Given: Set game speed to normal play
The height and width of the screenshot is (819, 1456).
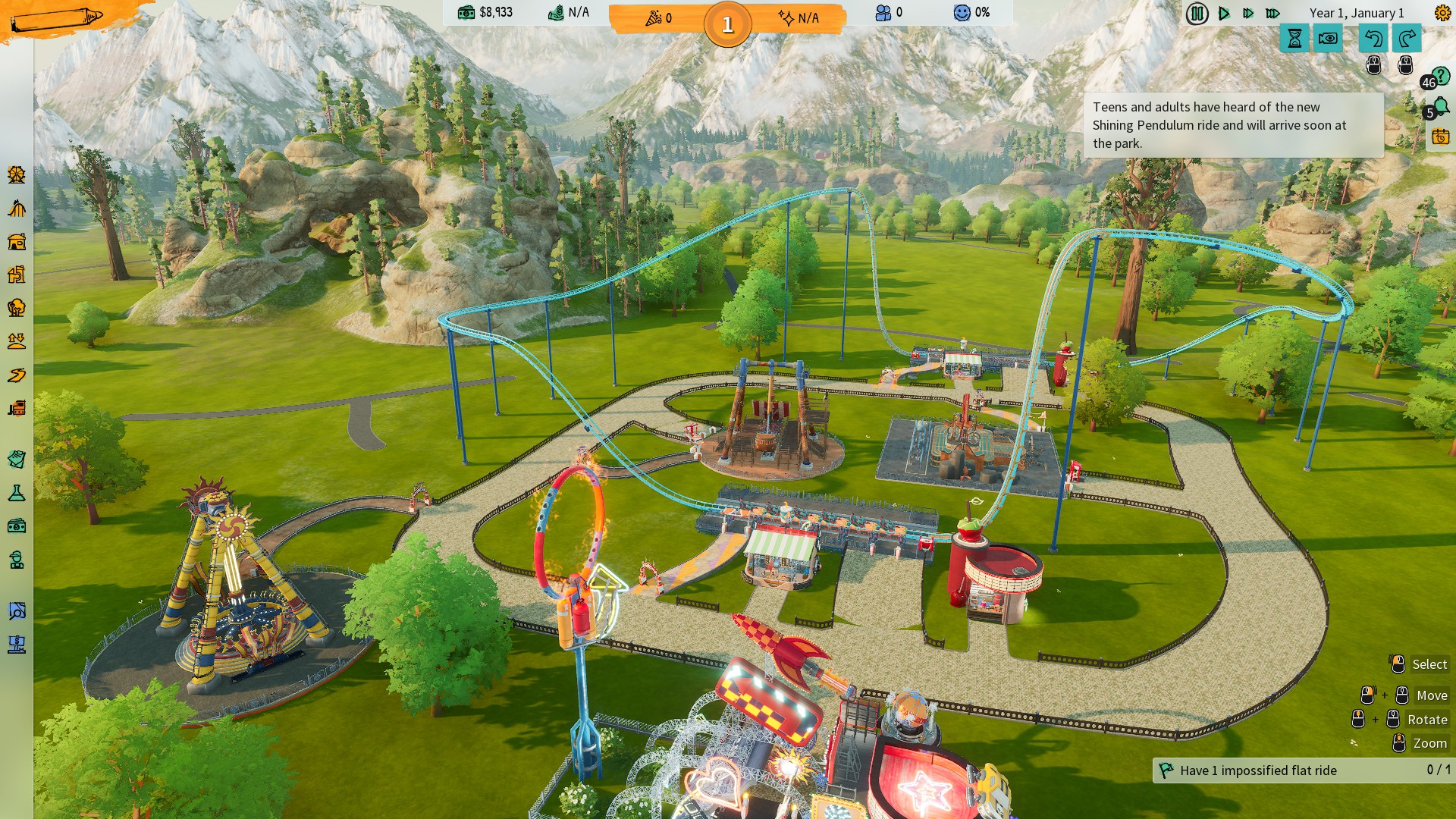Looking at the screenshot, I should coord(1224,14).
